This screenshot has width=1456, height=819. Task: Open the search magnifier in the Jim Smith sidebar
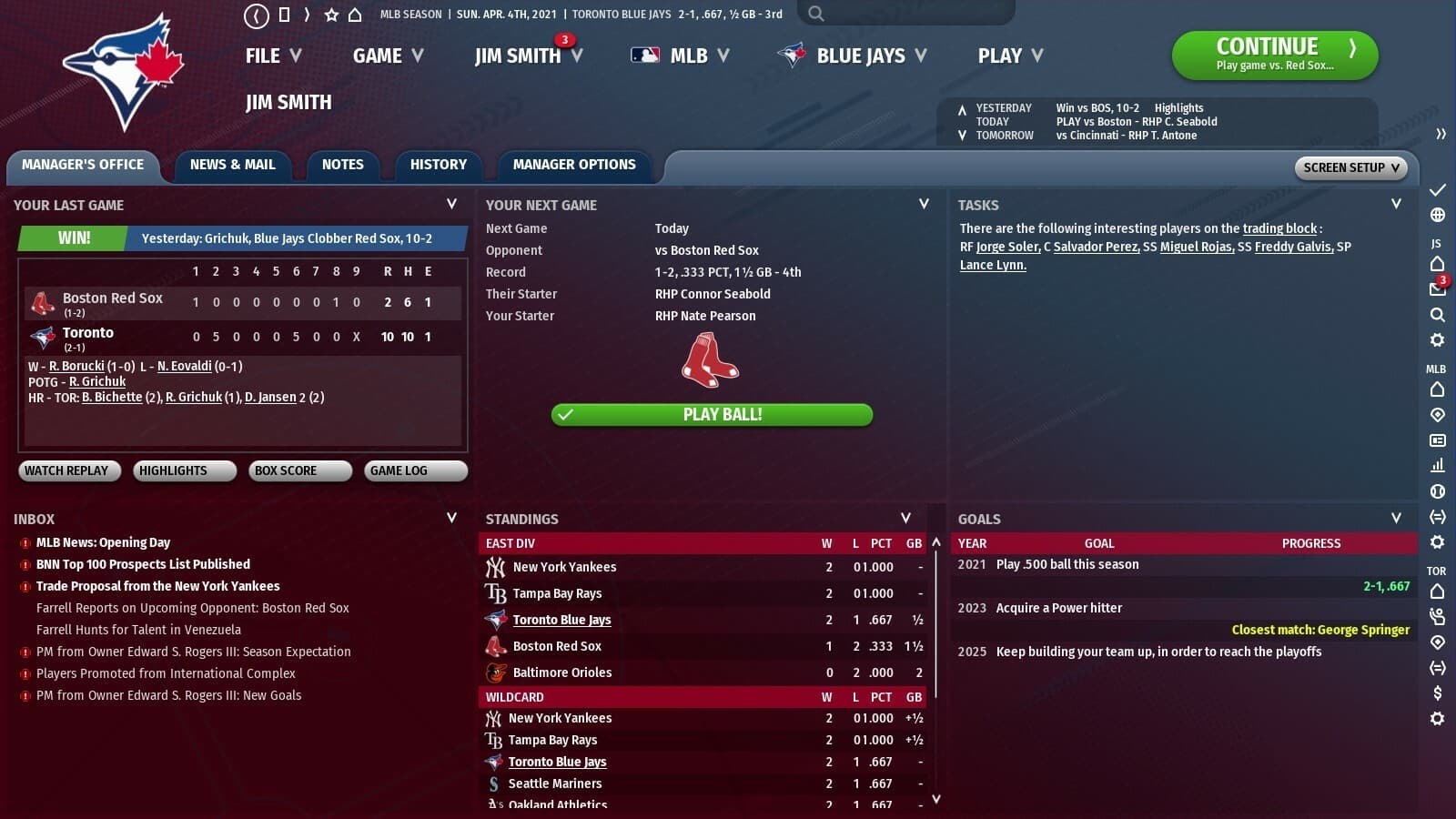pos(1437,315)
